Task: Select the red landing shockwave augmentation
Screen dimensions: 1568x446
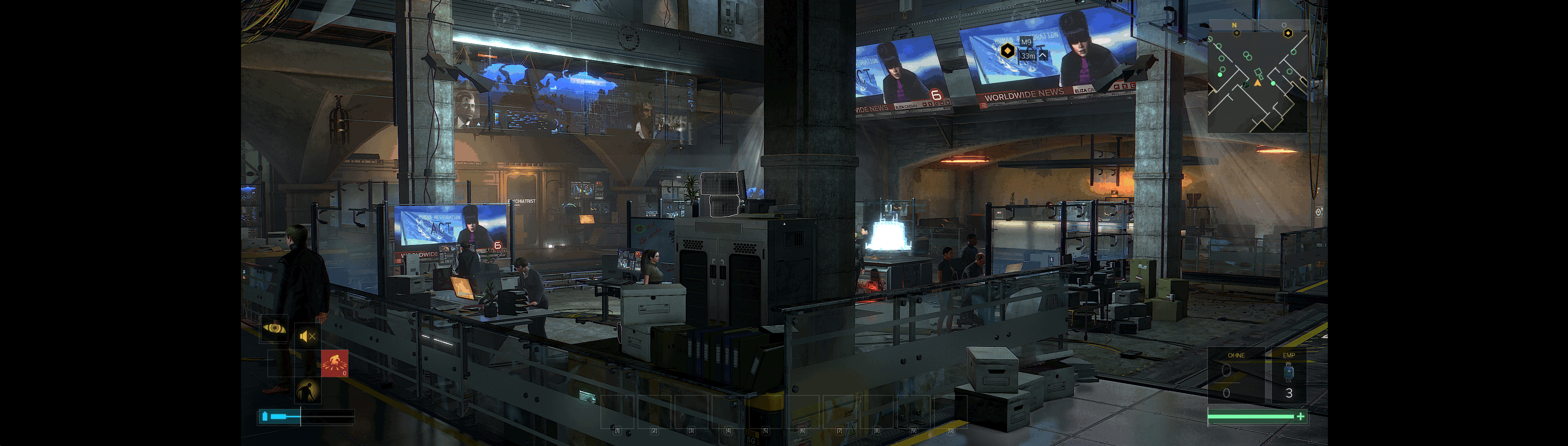Action: 334,363
